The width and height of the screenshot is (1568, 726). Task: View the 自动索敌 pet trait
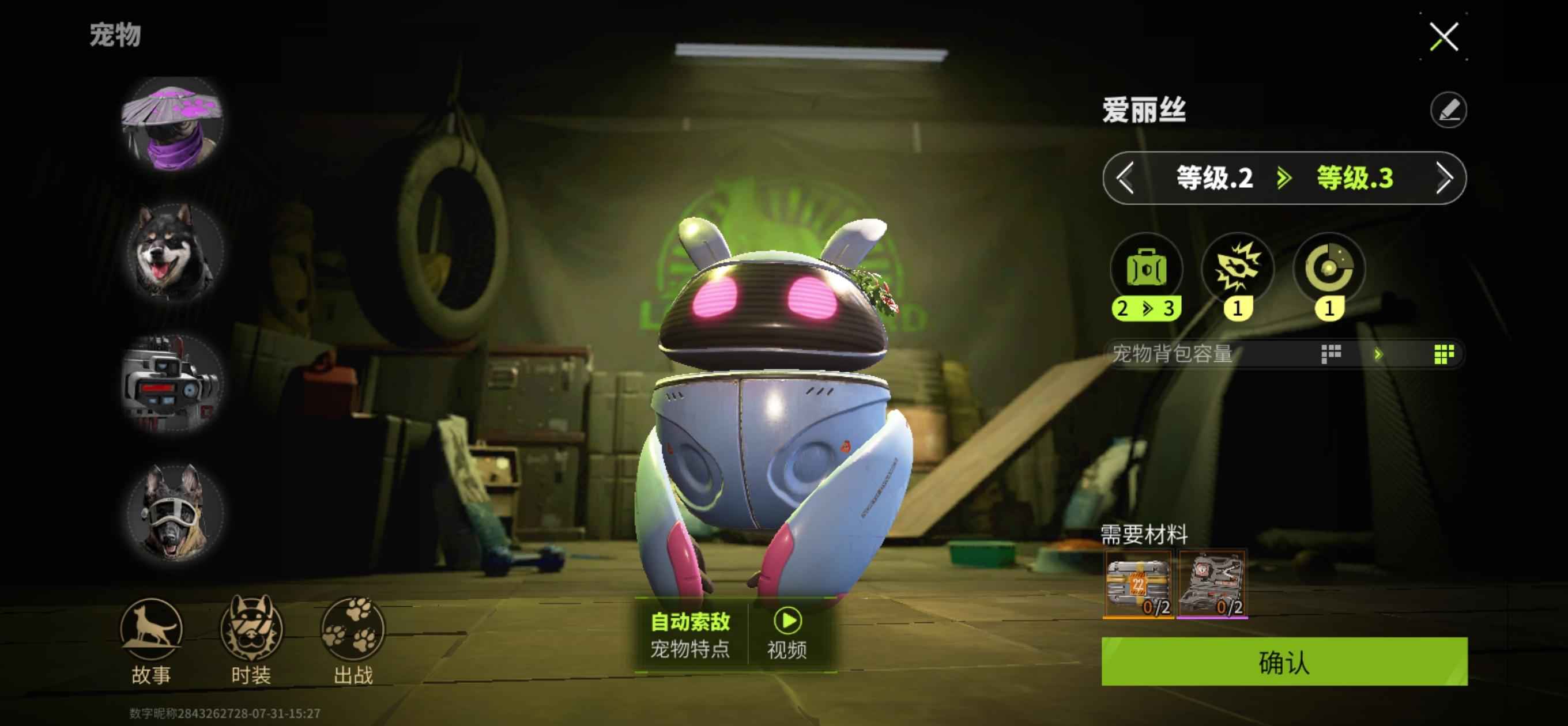pyautogui.click(x=690, y=634)
